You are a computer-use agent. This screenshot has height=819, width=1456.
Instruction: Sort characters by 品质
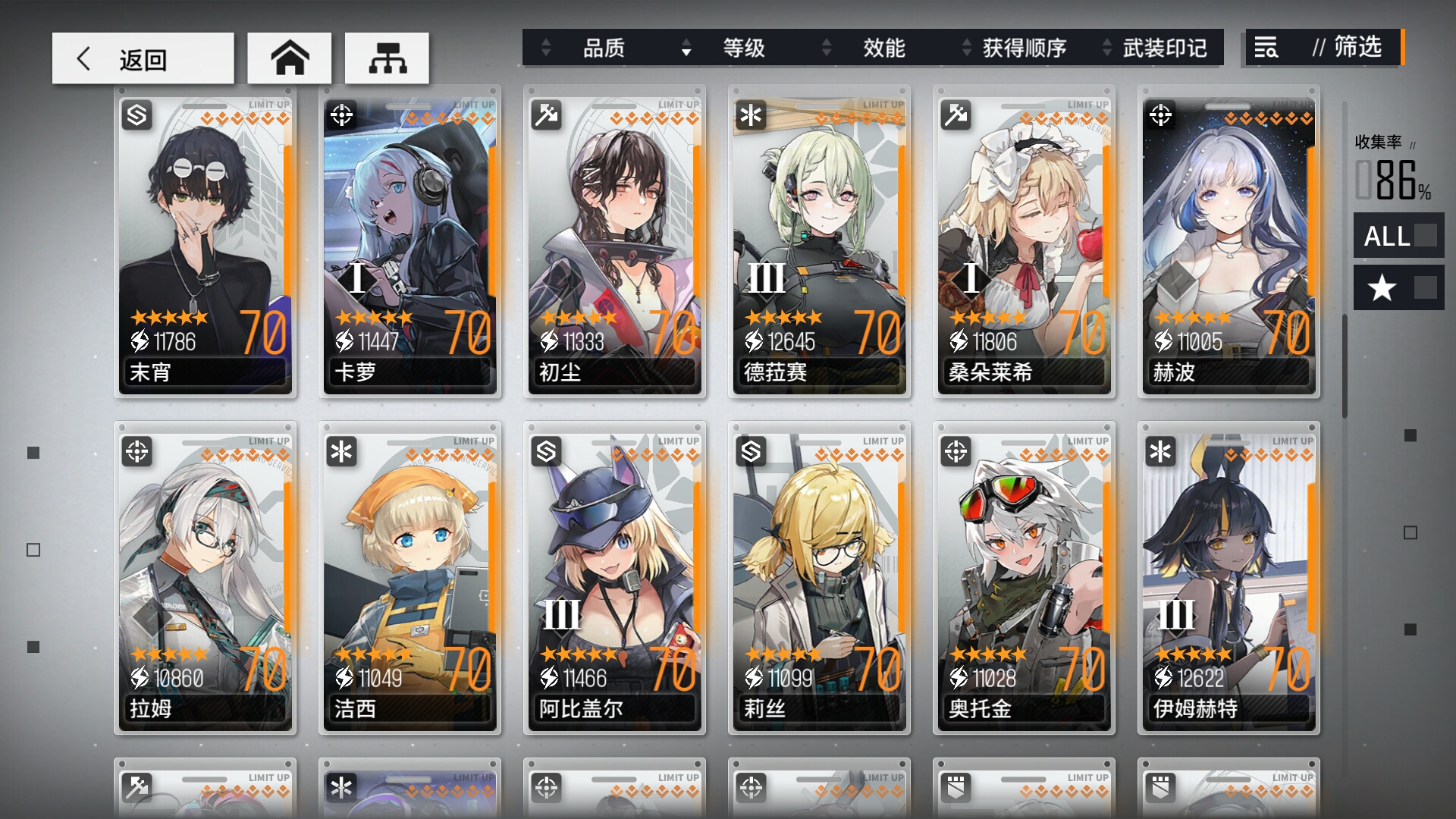click(x=603, y=49)
